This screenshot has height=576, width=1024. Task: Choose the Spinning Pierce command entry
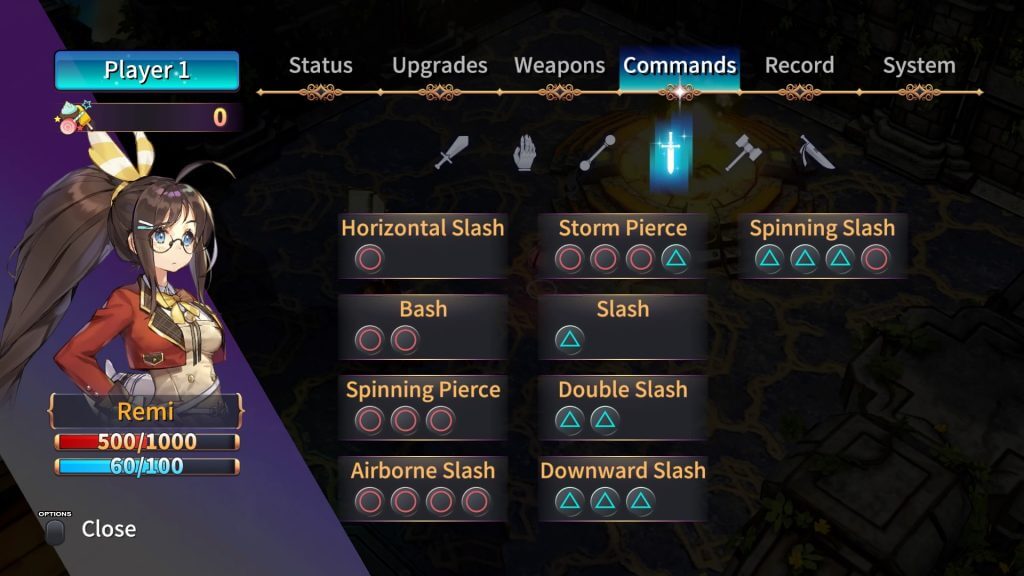coord(422,406)
